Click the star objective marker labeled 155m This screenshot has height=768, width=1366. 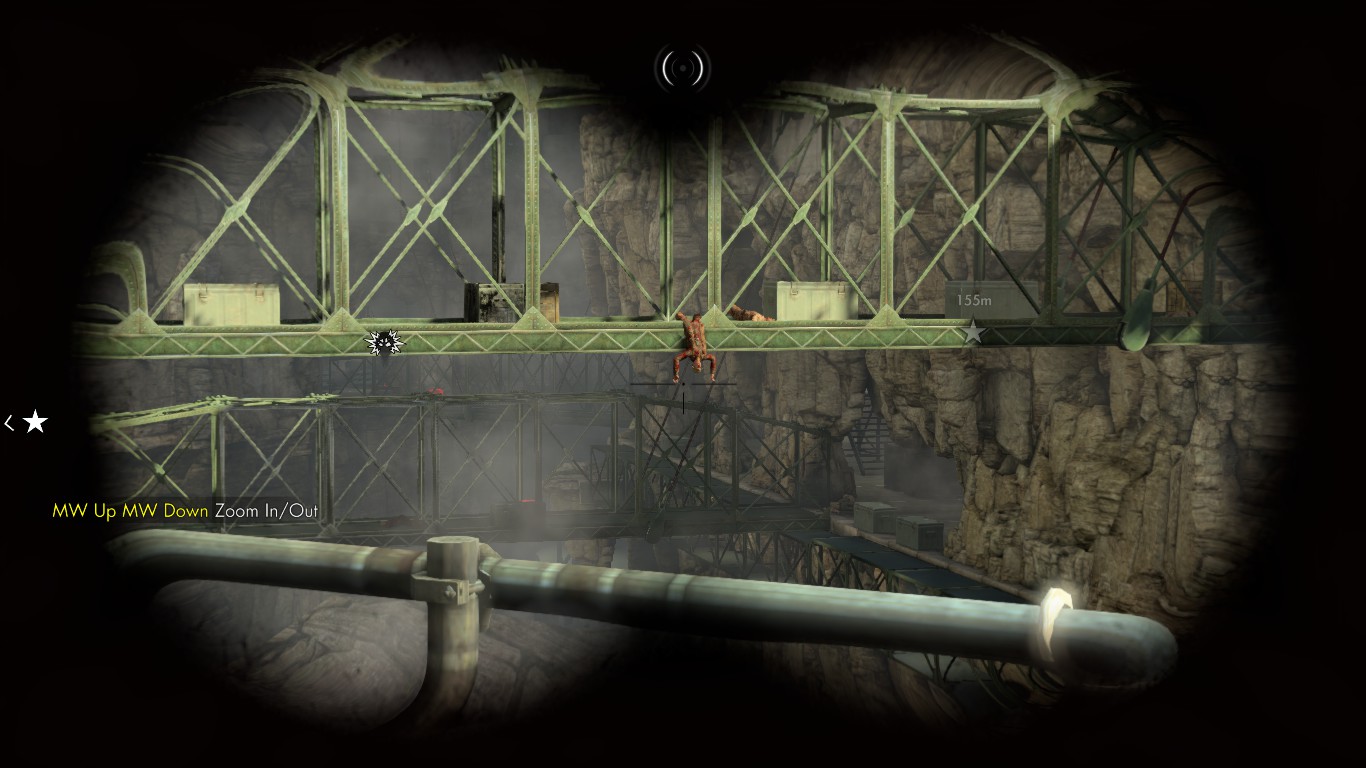click(x=972, y=332)
